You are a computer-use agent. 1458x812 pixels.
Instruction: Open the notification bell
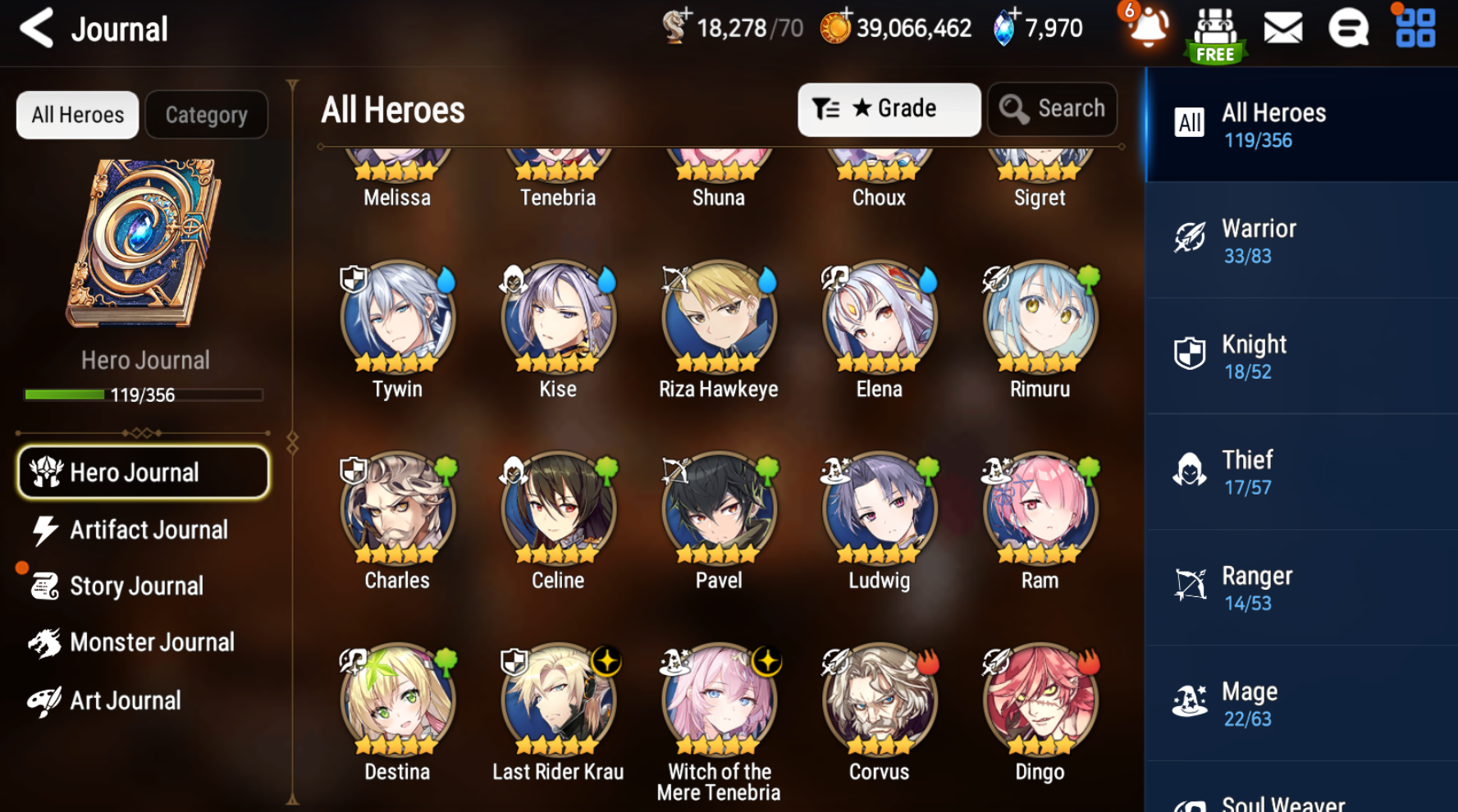click(x=1147, y=30)
